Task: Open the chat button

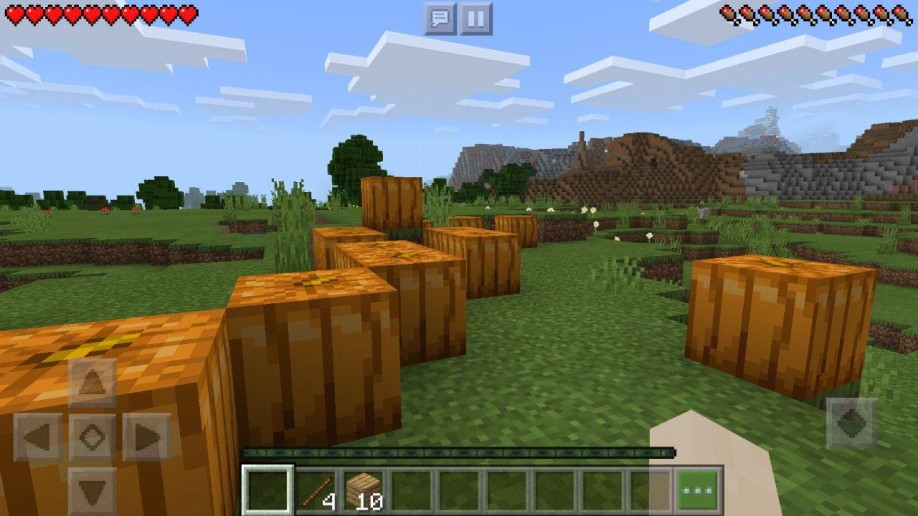Action: click(x=440, y=18)
